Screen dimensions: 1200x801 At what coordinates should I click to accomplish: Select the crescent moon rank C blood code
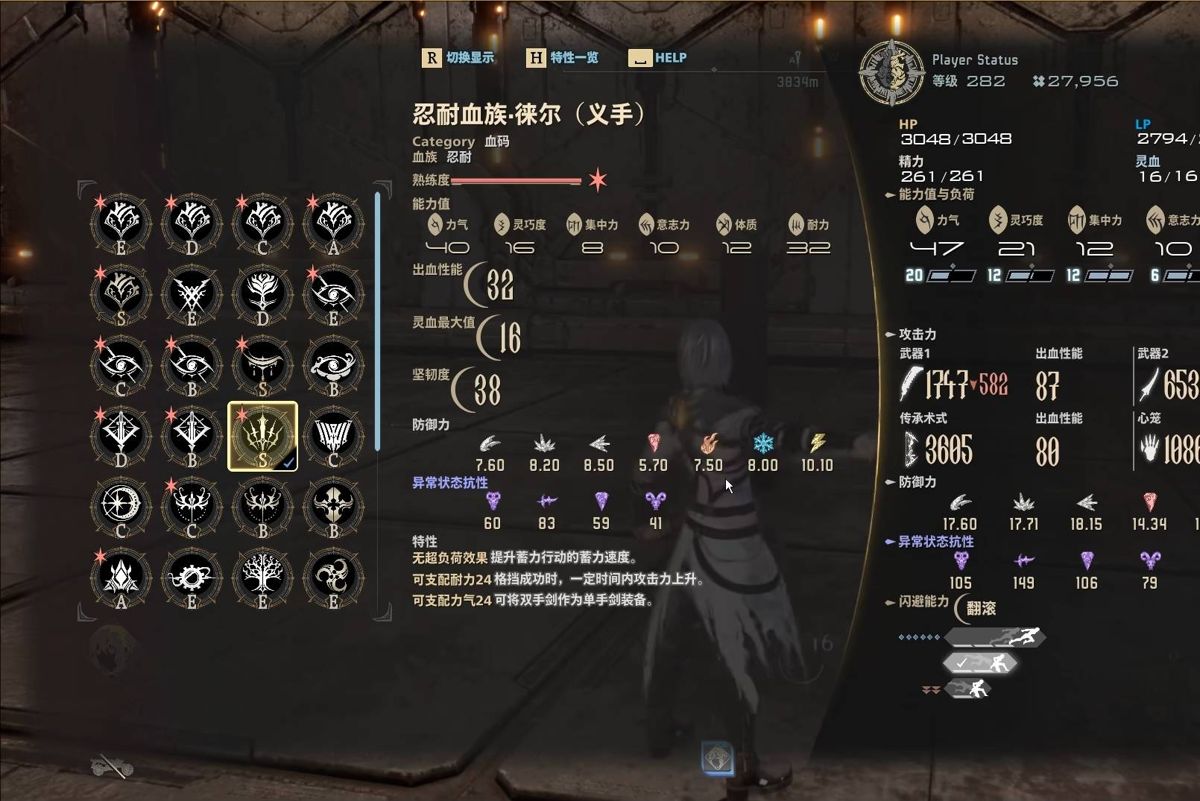click(121, 507)
